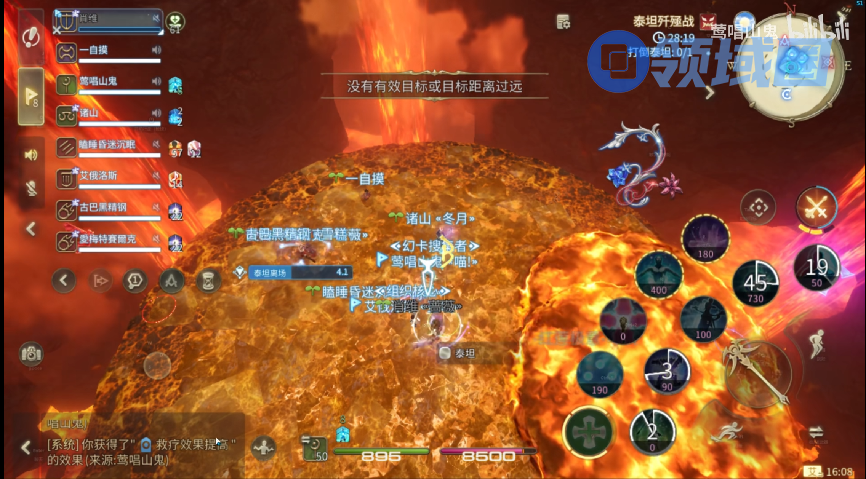Viewport: 866px width, 479px height.
Task: Toggle the voice speaker button
Action: coord(31,154)
